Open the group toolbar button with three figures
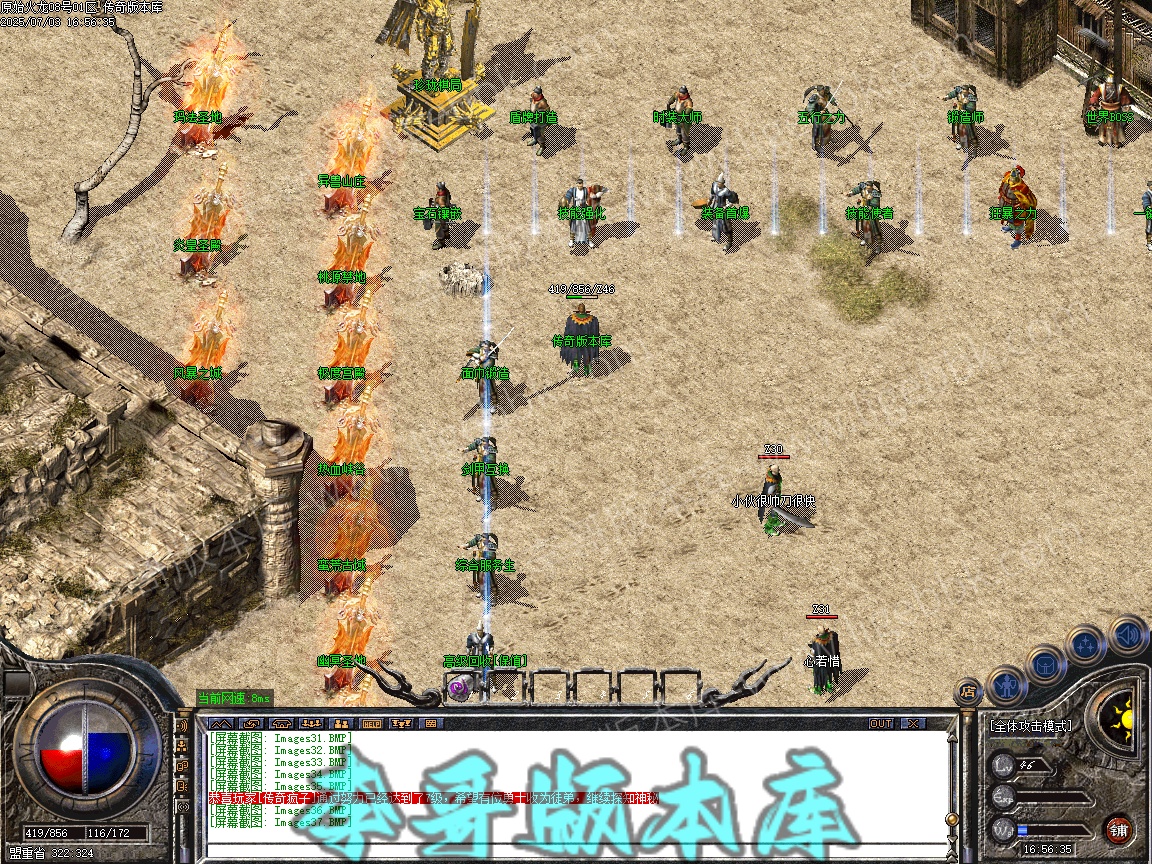 click(x=311, y=723)
